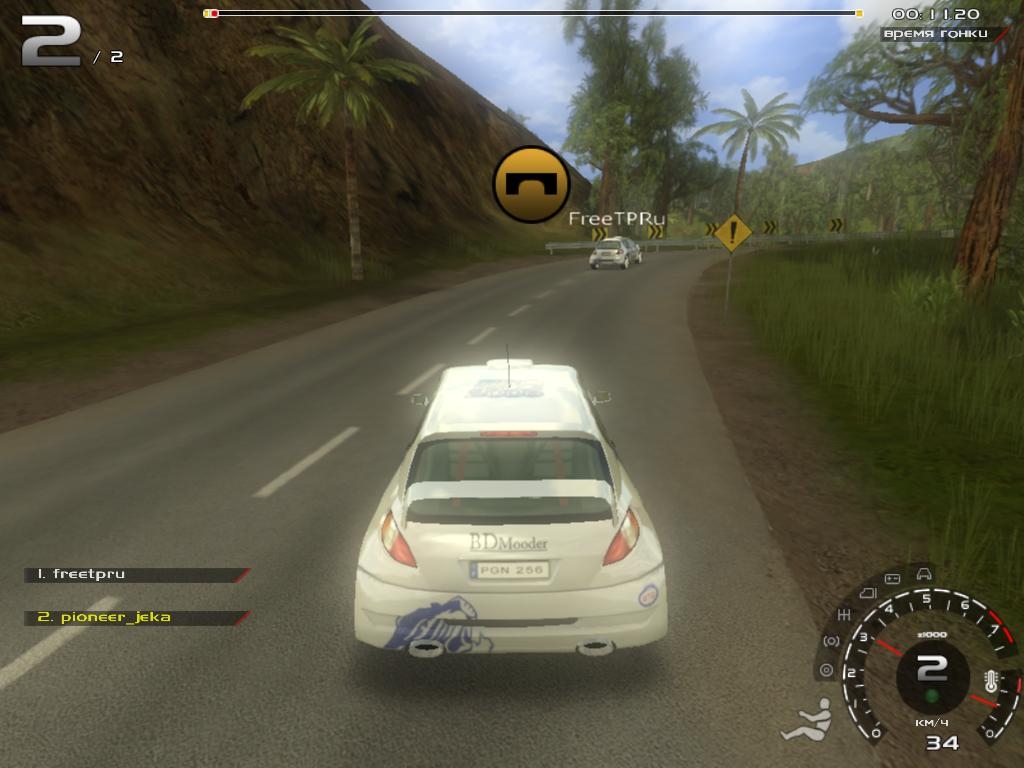This screenshot has width=1024, height=768.
Task: Click the battery indicator icon
Action: point(893,578)
